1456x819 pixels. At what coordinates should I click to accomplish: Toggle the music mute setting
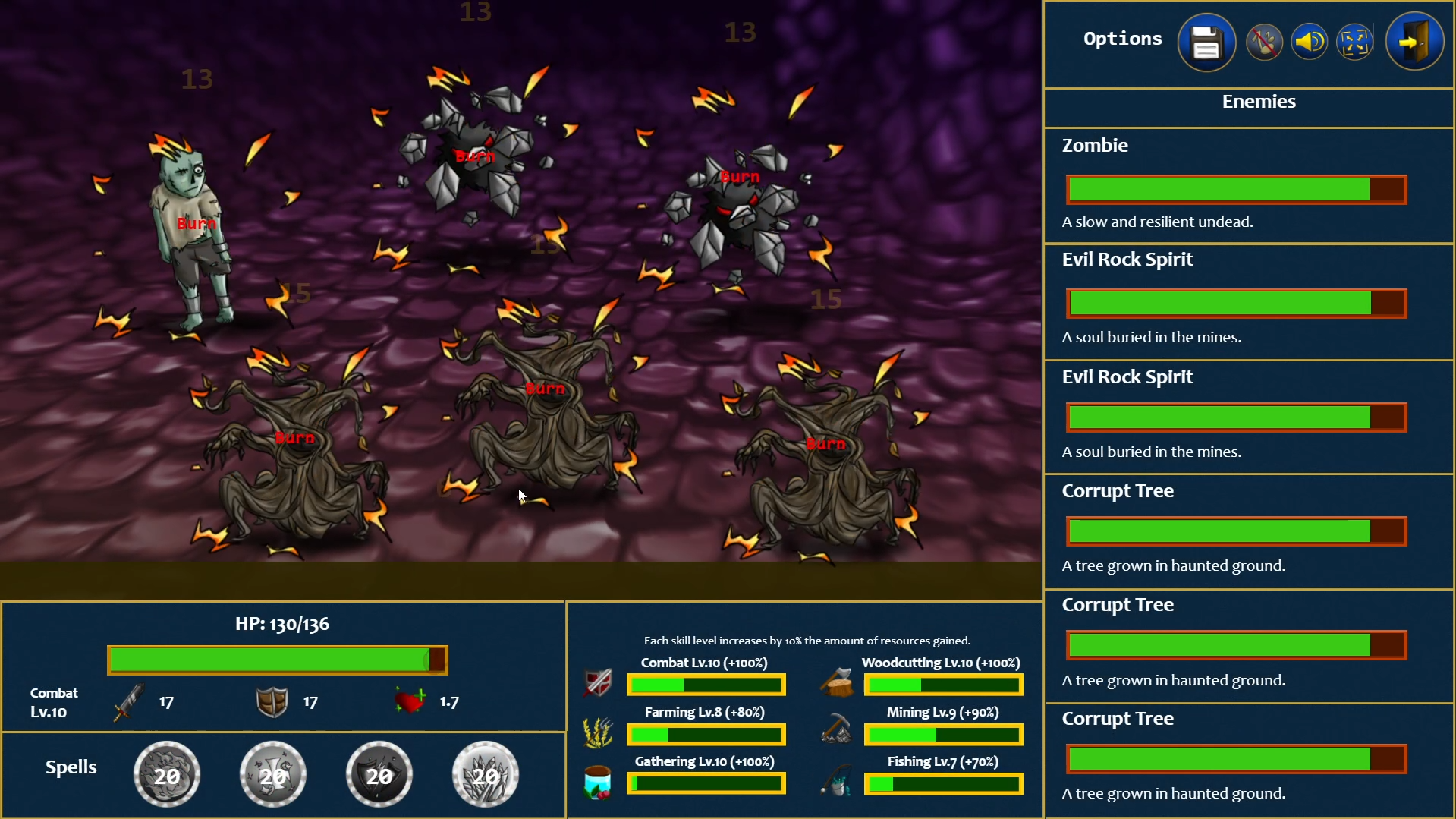1263,42
